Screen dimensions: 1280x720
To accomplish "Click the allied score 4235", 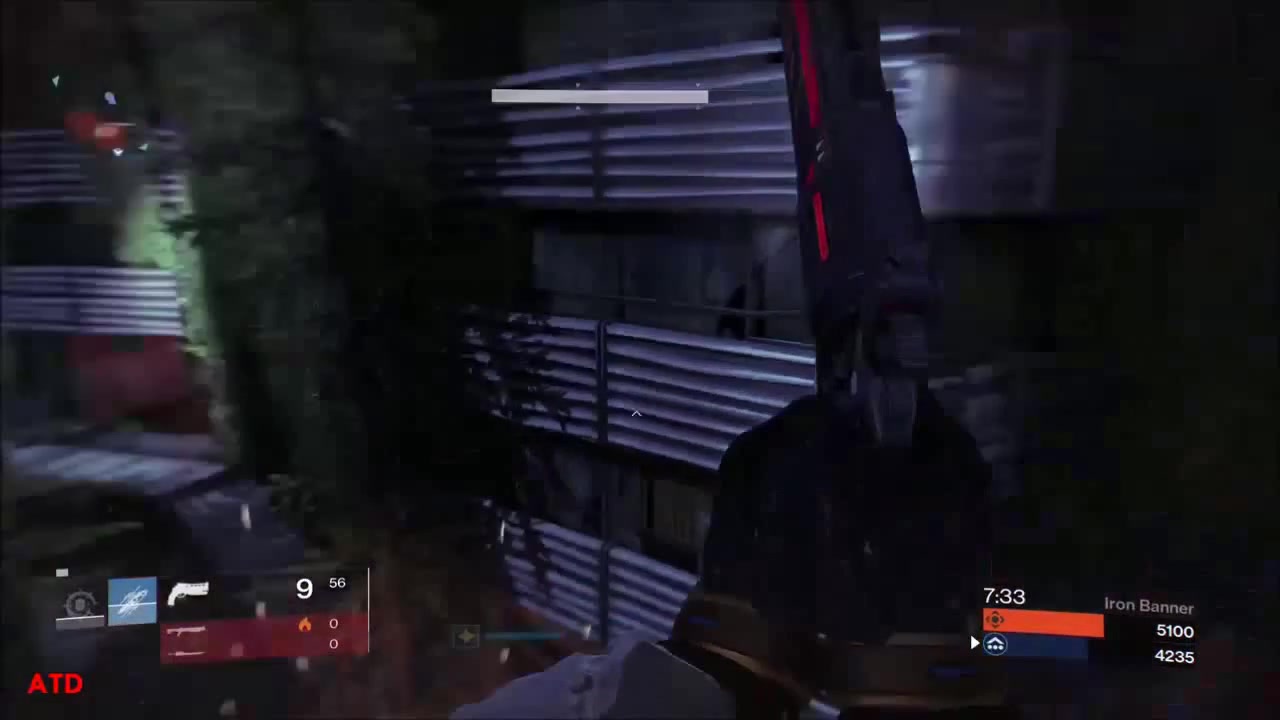I will (x=1175, y=656).
